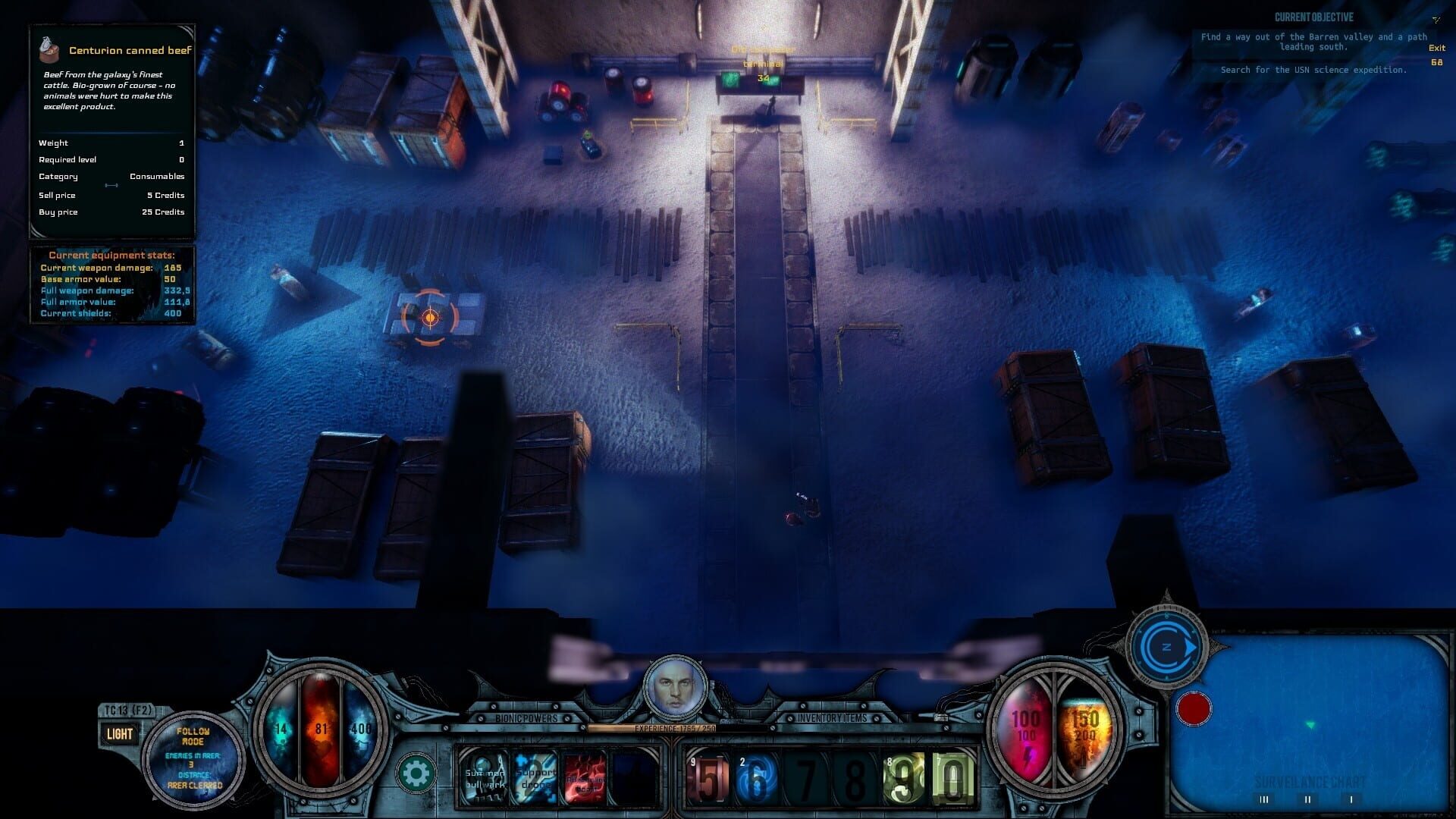Screen dimensions: 1456x819
Task: Switch surveillance chart to zoom level III
Action: [1265, 799]
